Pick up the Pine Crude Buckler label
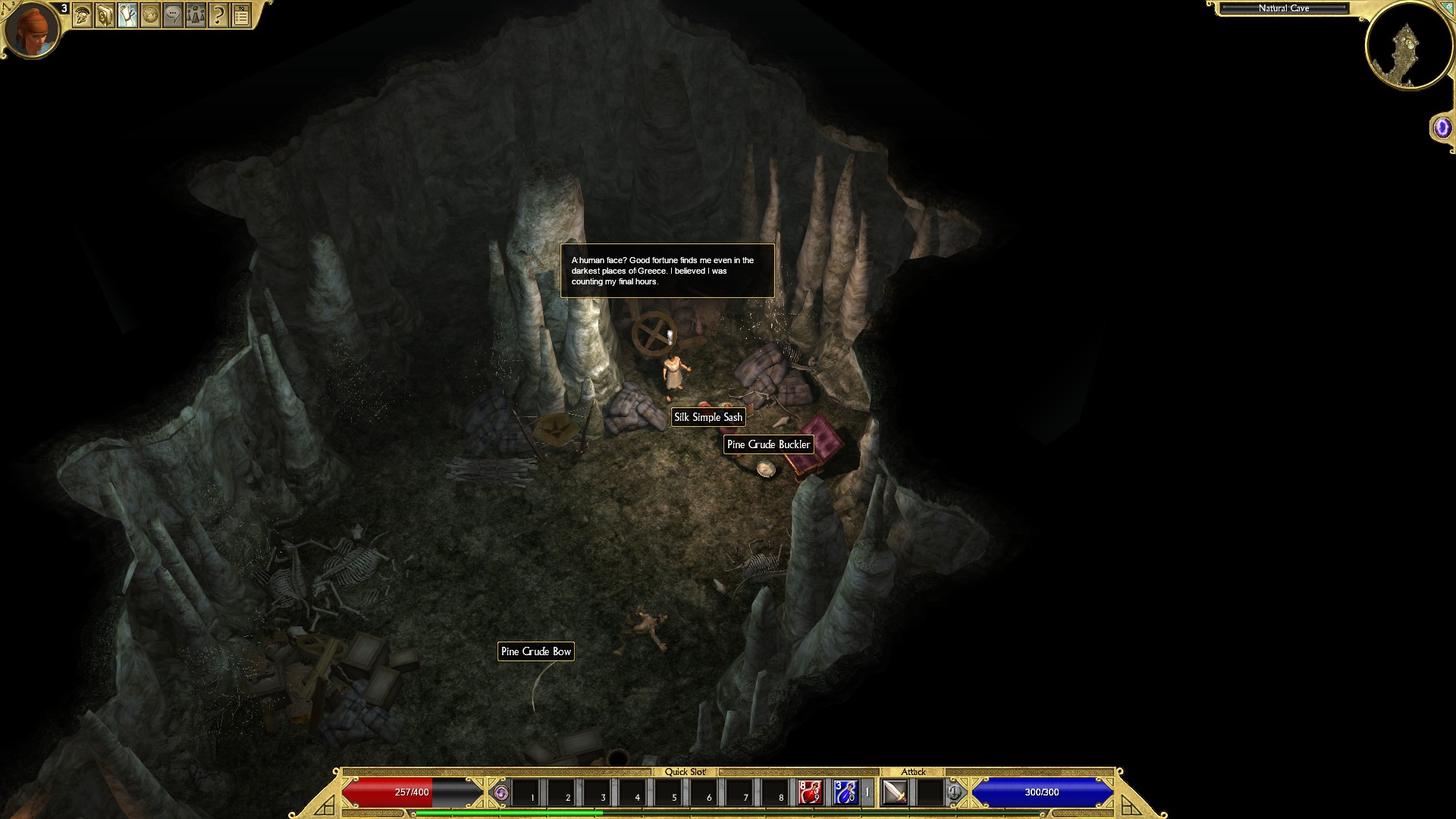The width and height of the screenshot is (1456, 819). point(768,444)
